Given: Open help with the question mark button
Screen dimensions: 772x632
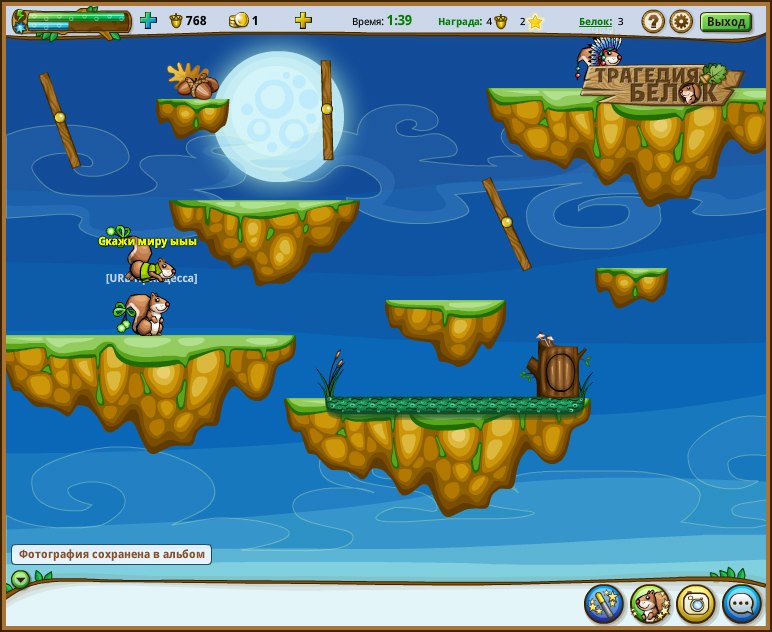Looking at the screenshot, I should 653,21.
